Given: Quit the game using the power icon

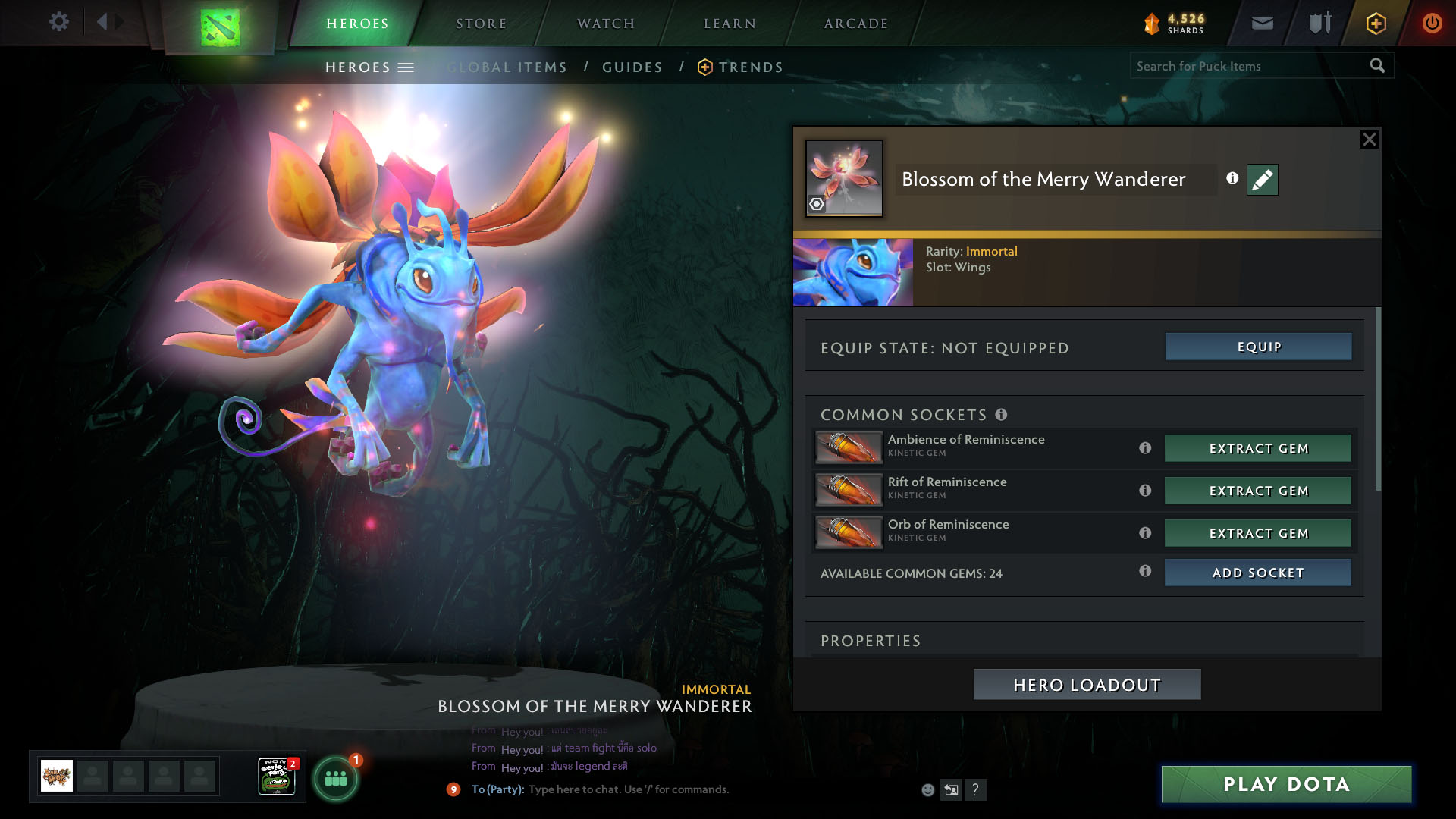Looking at the screenshot, I should tap(1432, 24).
